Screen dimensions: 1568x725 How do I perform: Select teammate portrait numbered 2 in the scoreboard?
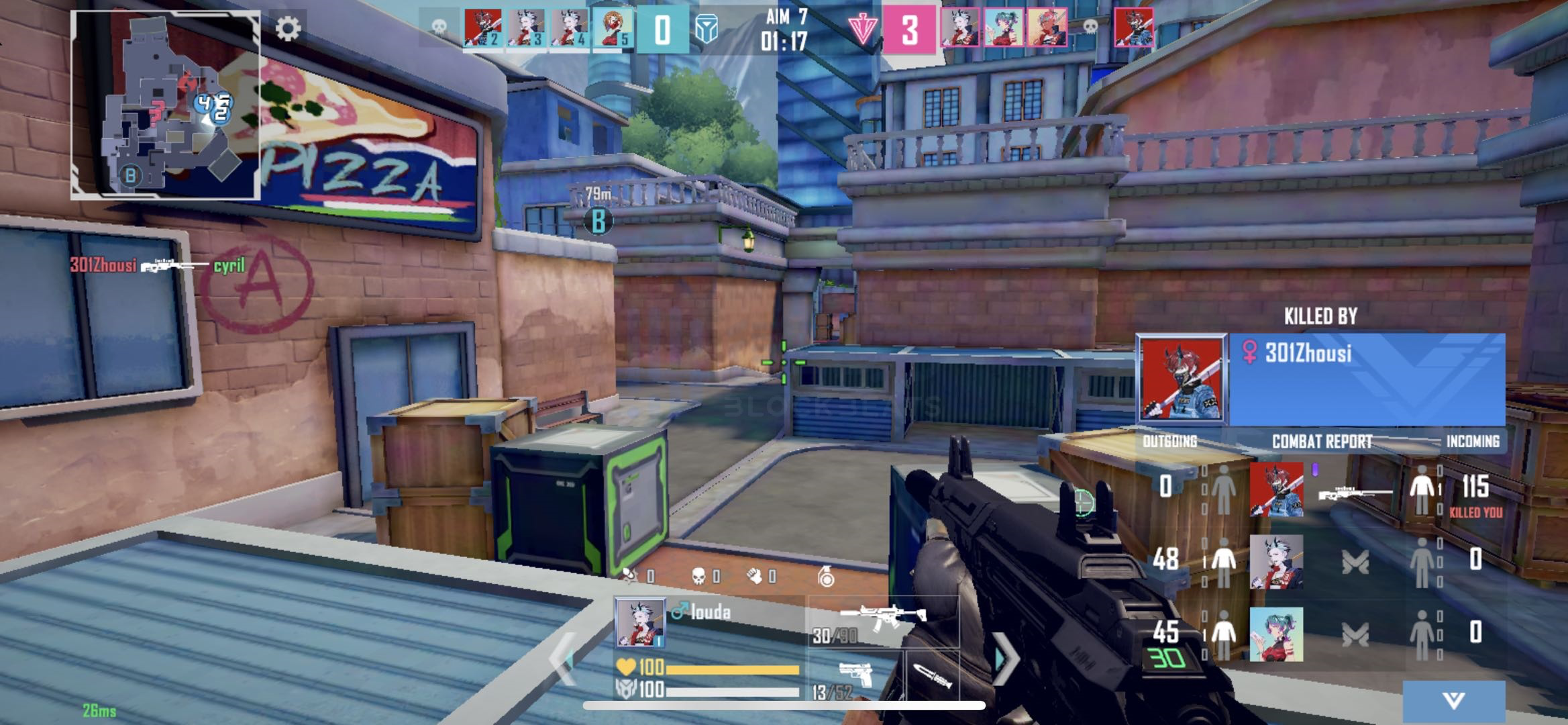pos(482,29)
